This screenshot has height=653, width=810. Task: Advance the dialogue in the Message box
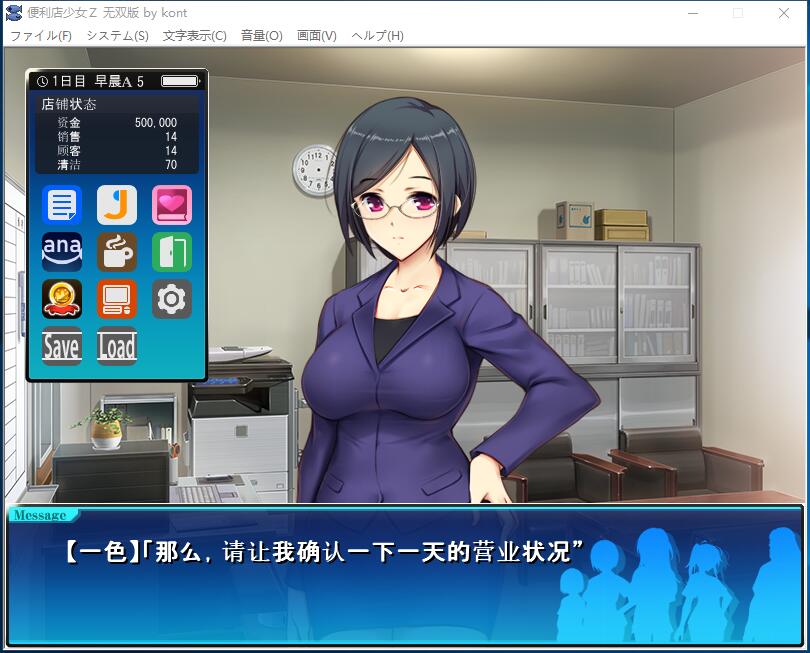coord(404,575)
